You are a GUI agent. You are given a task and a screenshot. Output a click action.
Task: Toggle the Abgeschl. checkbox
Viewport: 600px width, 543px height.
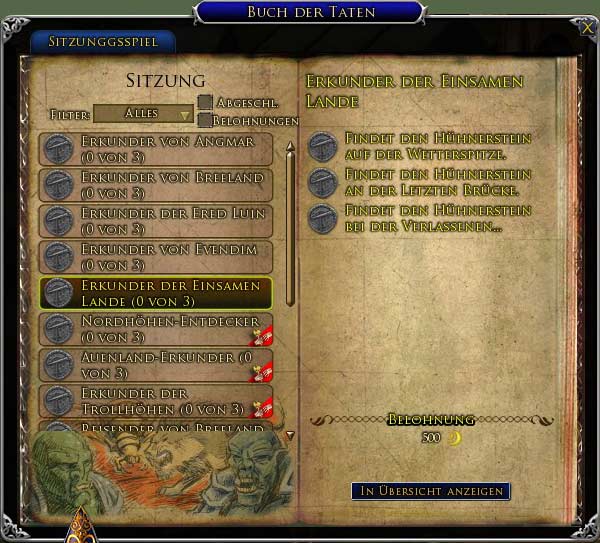point(205,102)
